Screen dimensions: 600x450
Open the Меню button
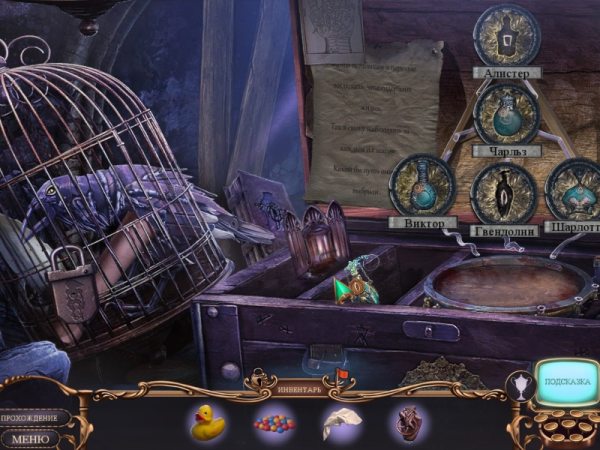(x=32, y=437)
